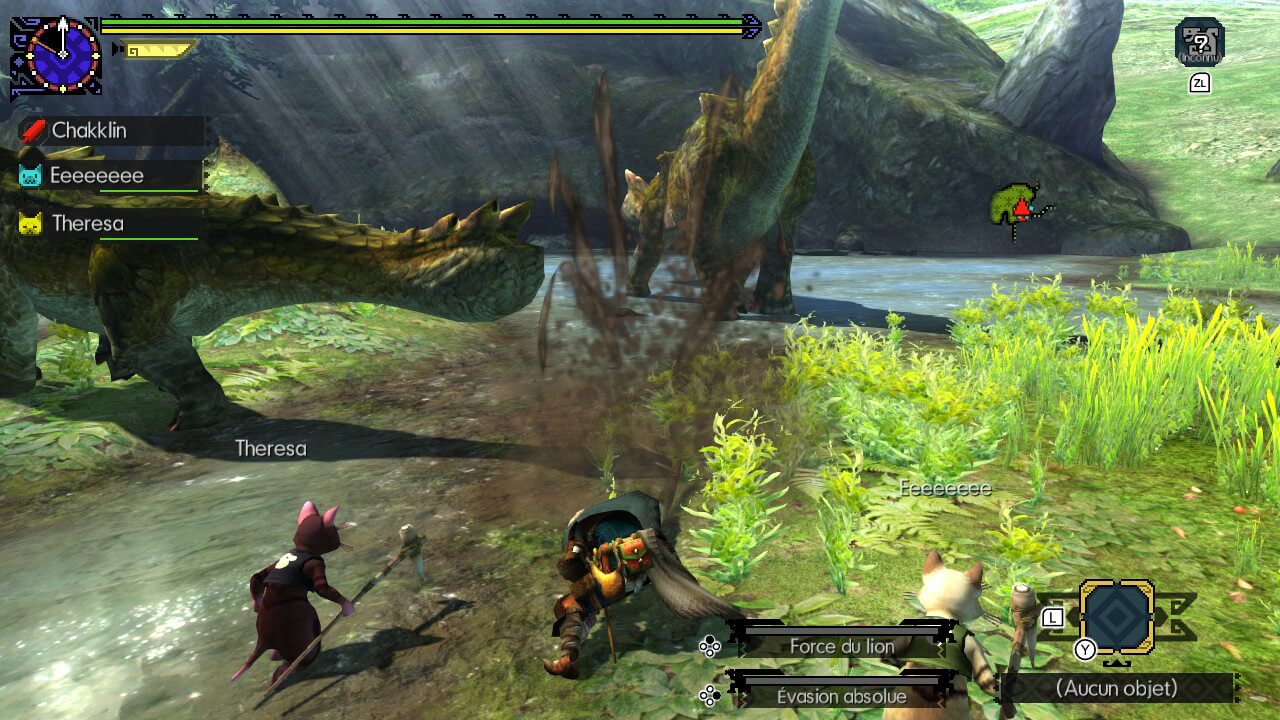Select the Theresa palico party entry

tap(110, 223)
